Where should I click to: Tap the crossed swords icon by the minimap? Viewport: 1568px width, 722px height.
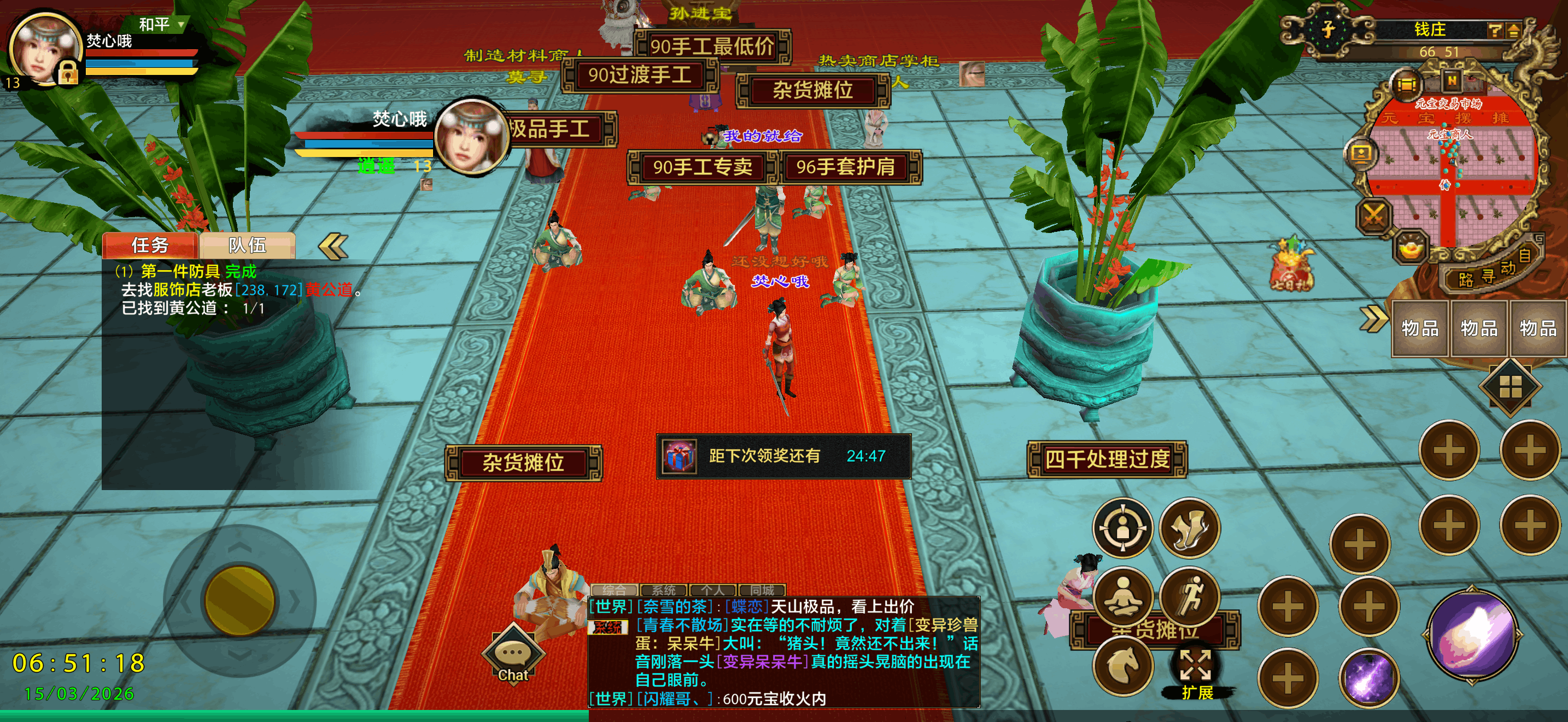coord(1374,215)
